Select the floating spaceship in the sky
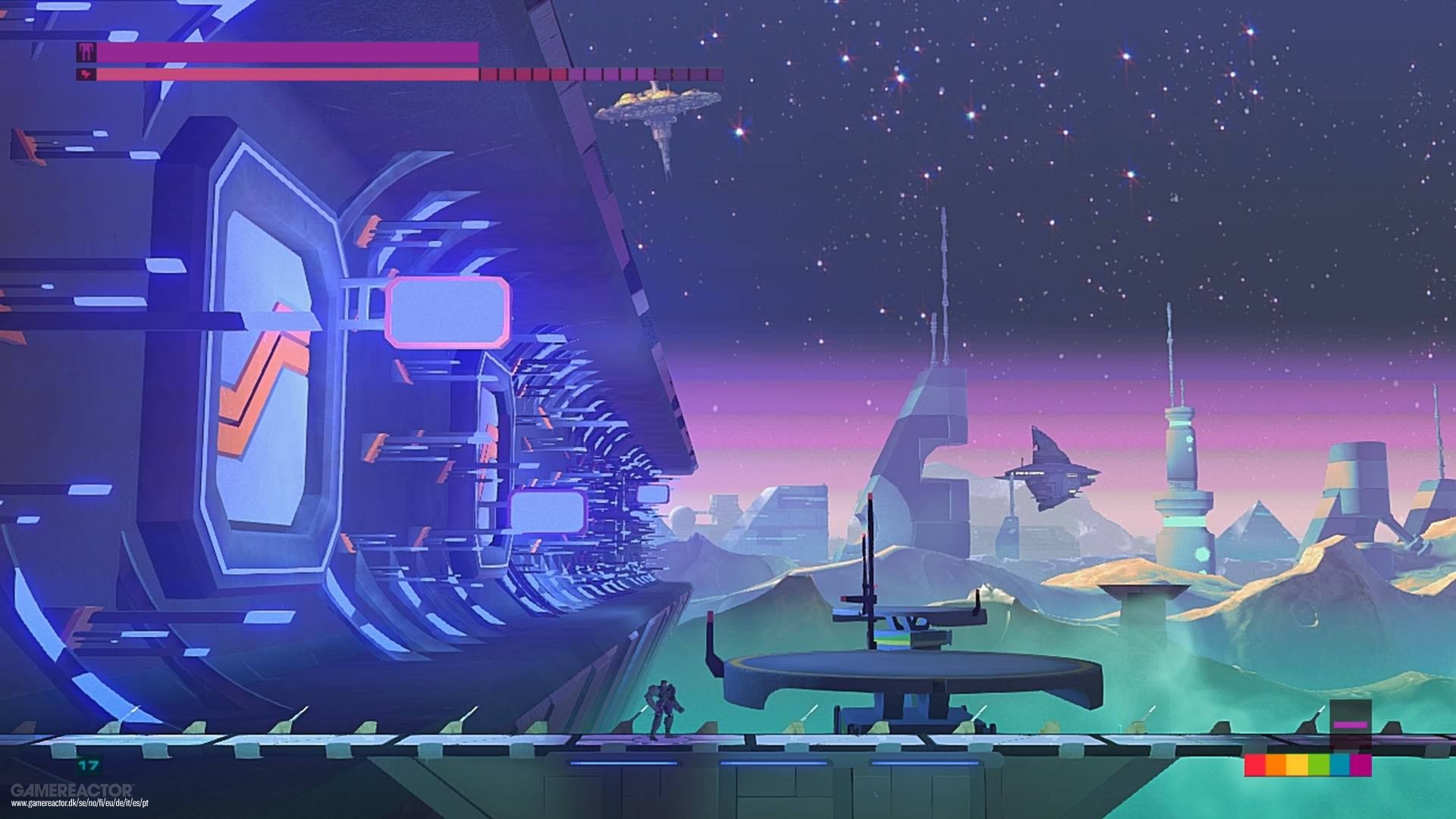The width and height of the screenshot is (1456, 819). tap(660, 106)
